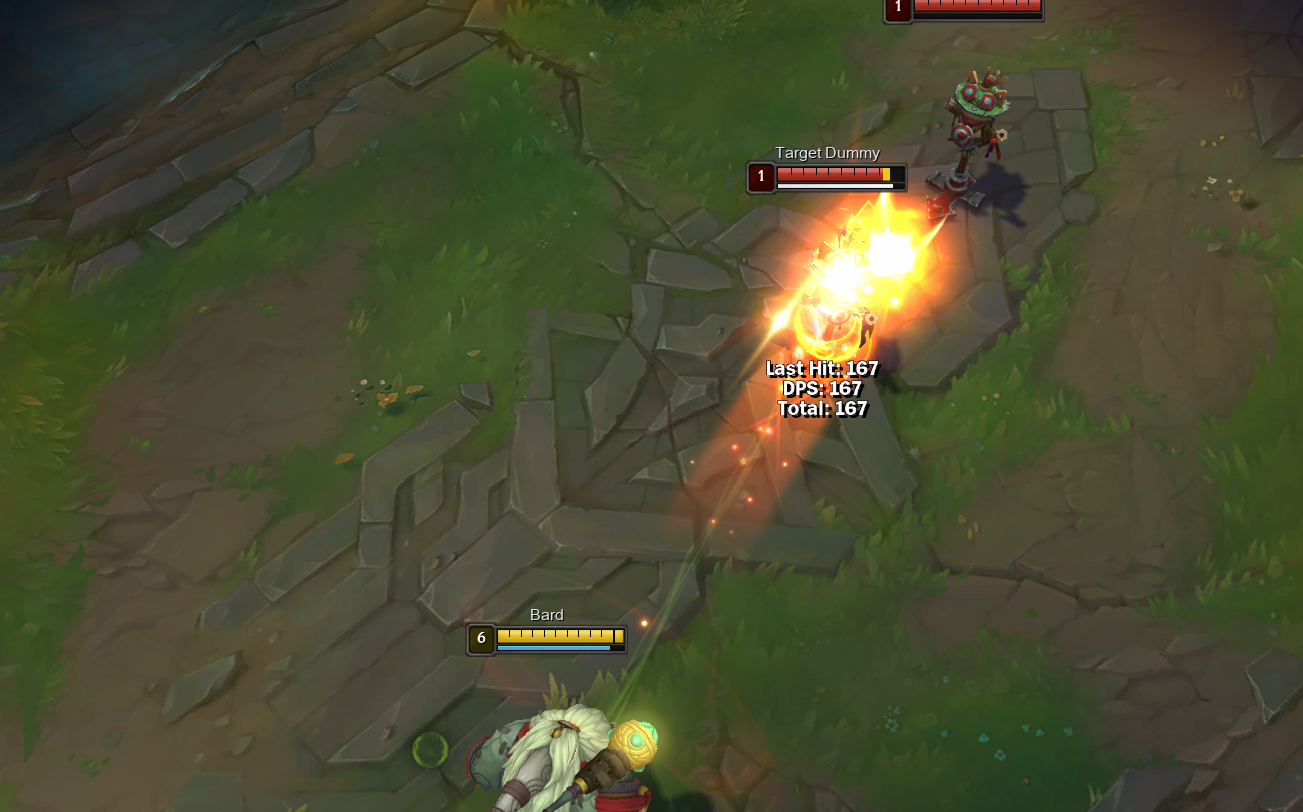Click the 'Last Hit: 167' damage text
The image size is (1303, 812).
[x=820, y=368]
